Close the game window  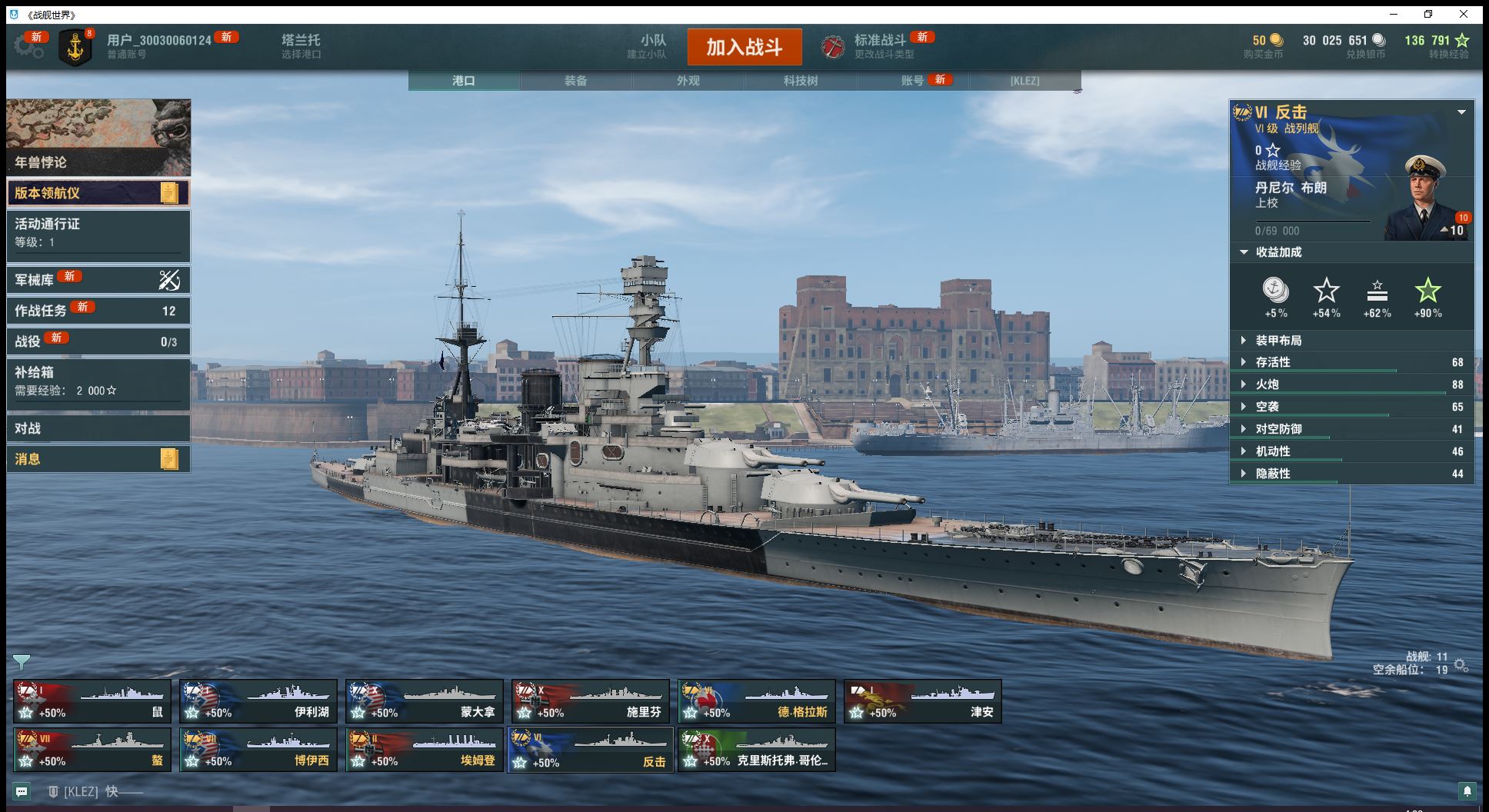1464,14
